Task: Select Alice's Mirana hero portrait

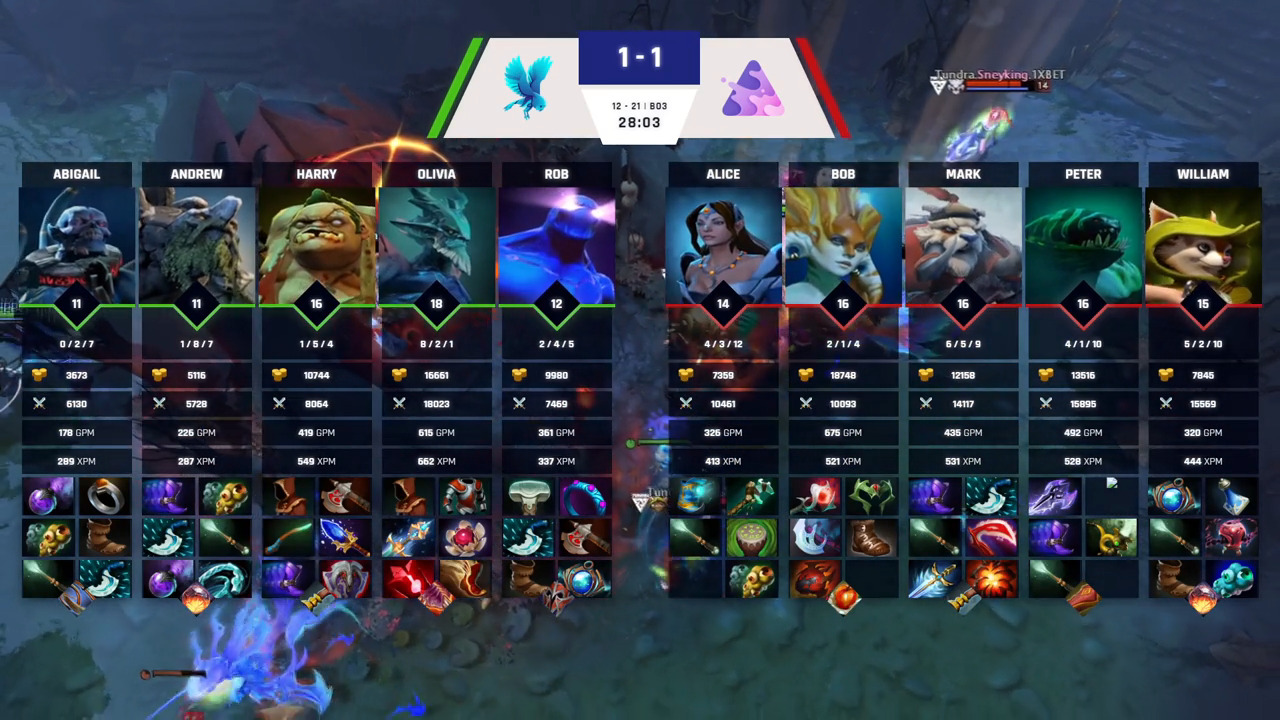Action: [723, 245]
